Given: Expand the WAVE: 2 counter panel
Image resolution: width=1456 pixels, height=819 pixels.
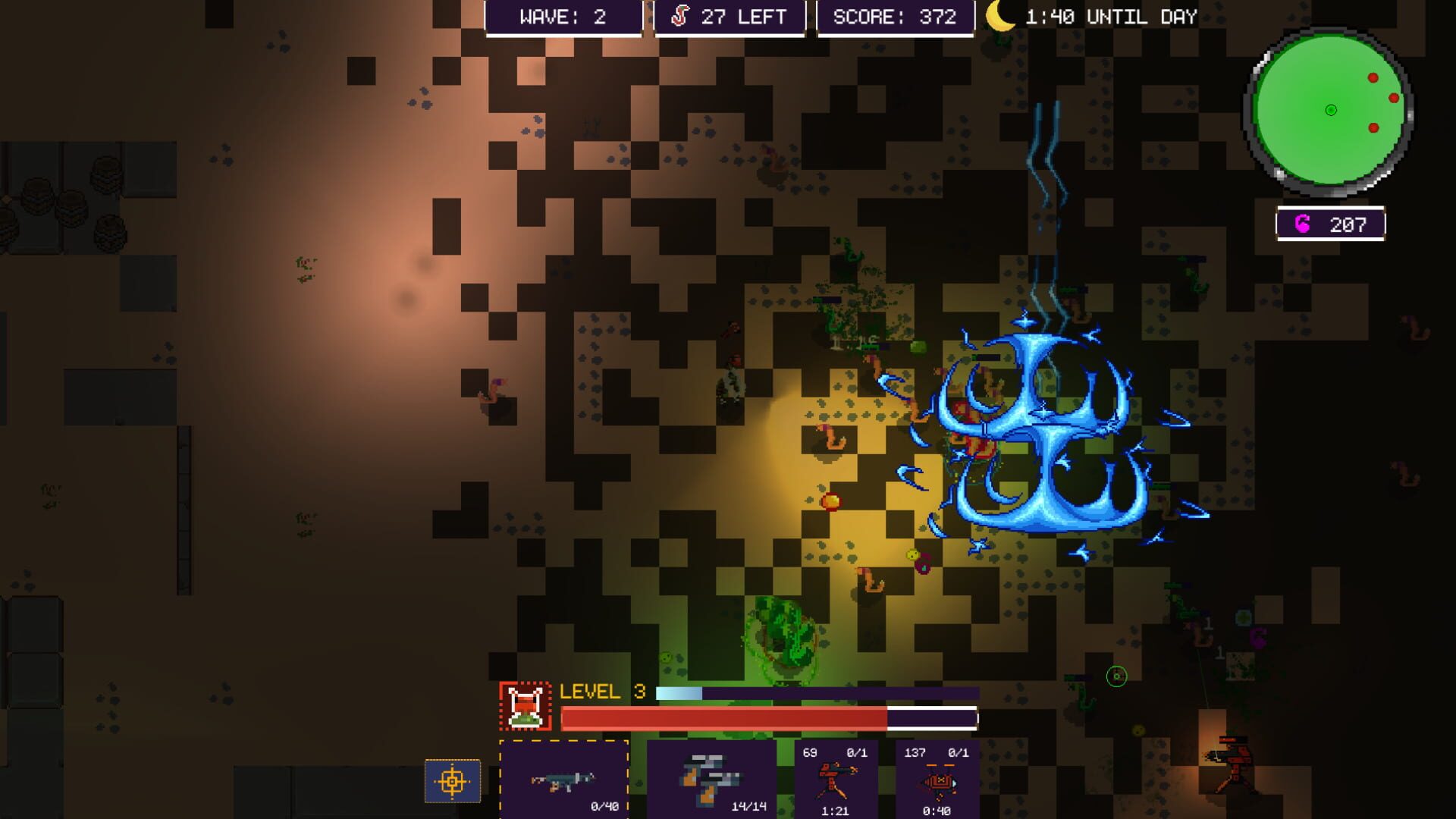Looking at the screenshot, I should [x=563, y=15].
